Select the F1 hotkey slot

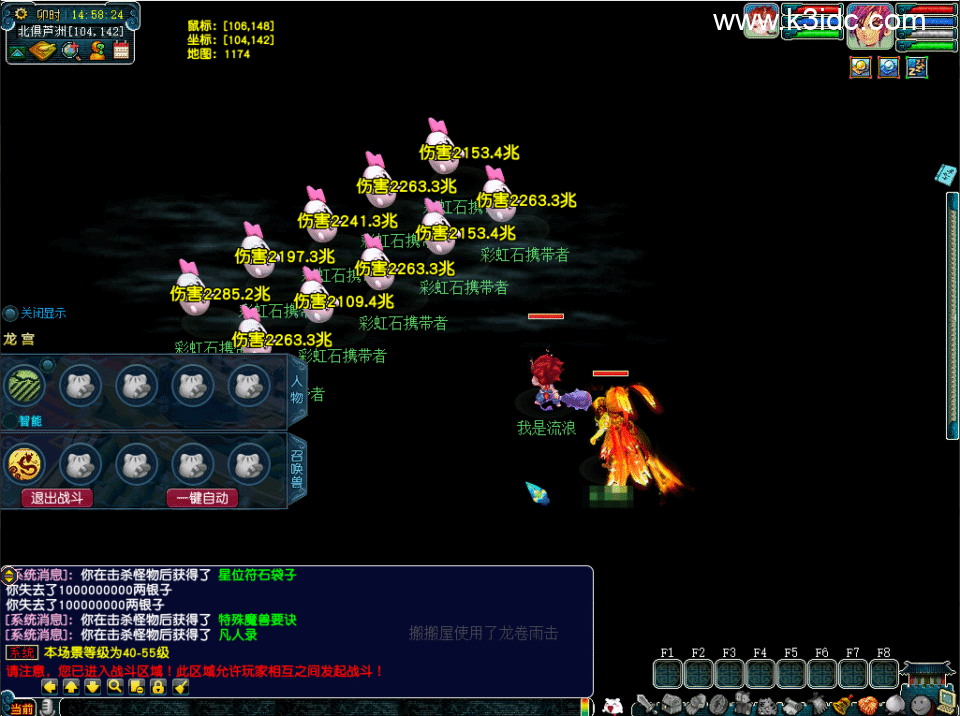coord(667,671)
